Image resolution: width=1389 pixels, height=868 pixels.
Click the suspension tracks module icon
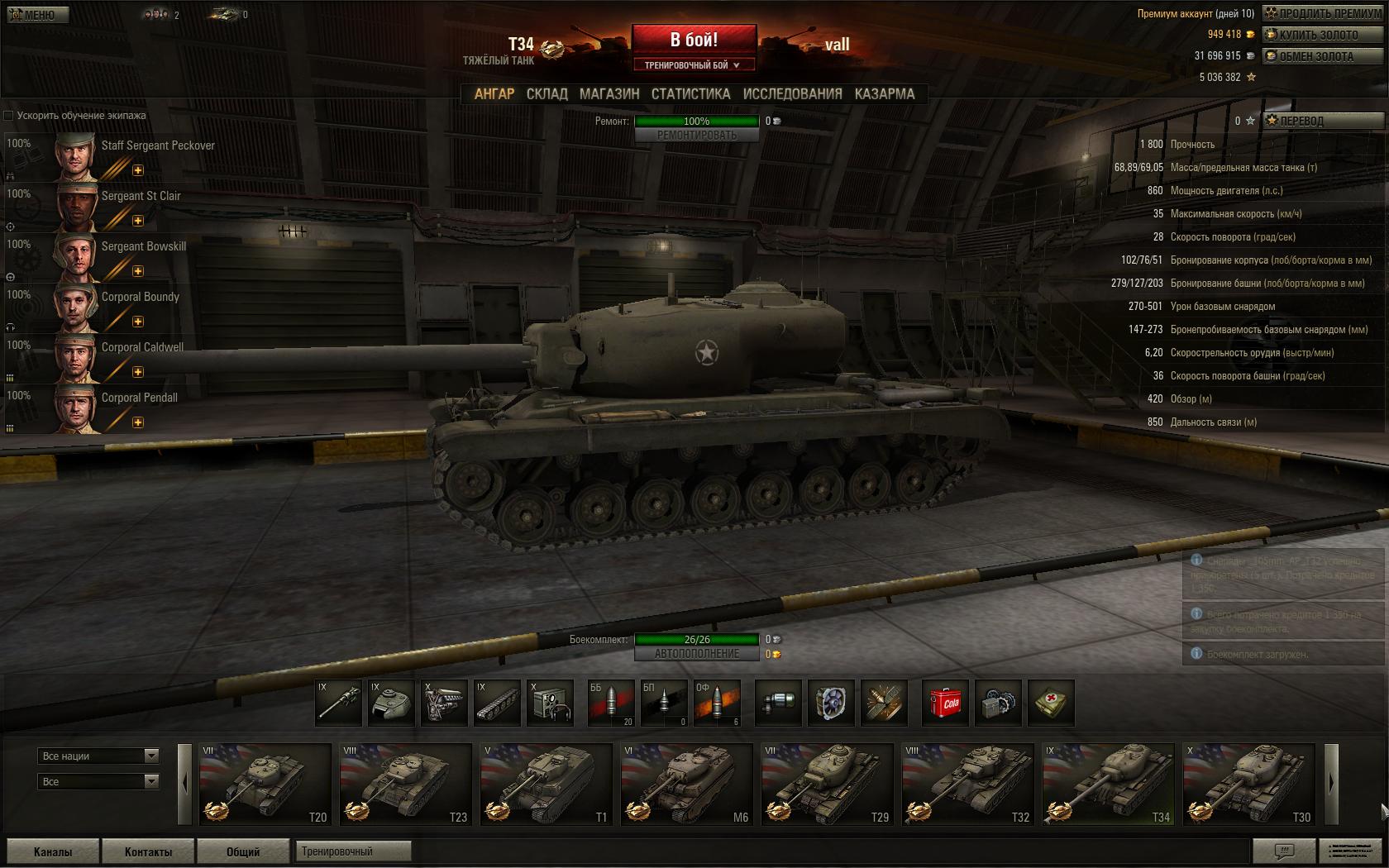click(x=497, y=703)
